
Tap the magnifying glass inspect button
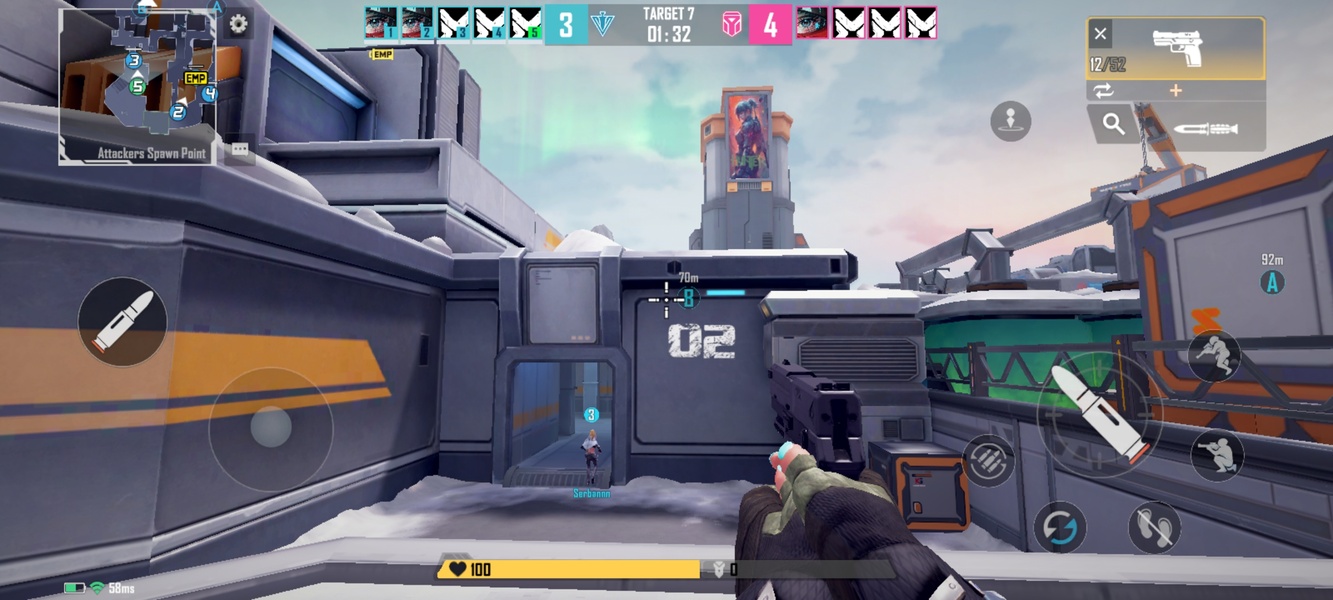1113,125
